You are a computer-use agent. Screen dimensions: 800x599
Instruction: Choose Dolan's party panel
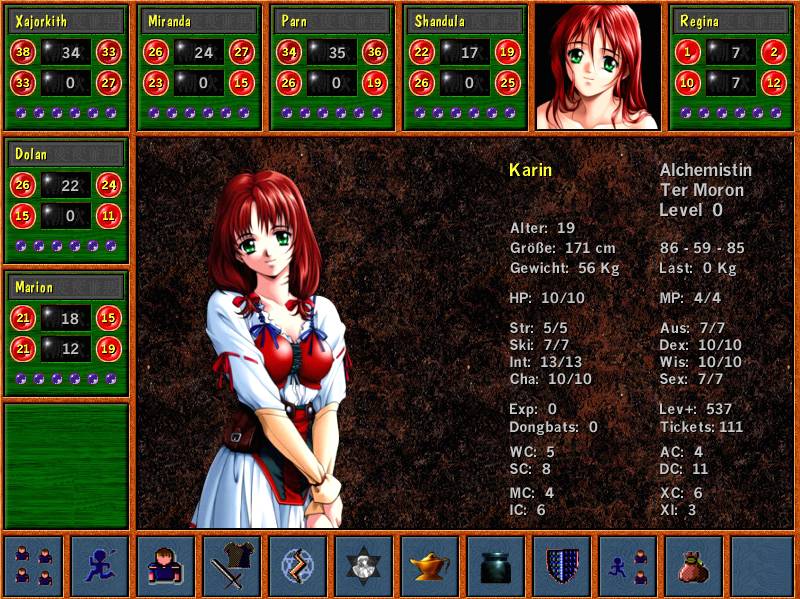coord(67,200)
